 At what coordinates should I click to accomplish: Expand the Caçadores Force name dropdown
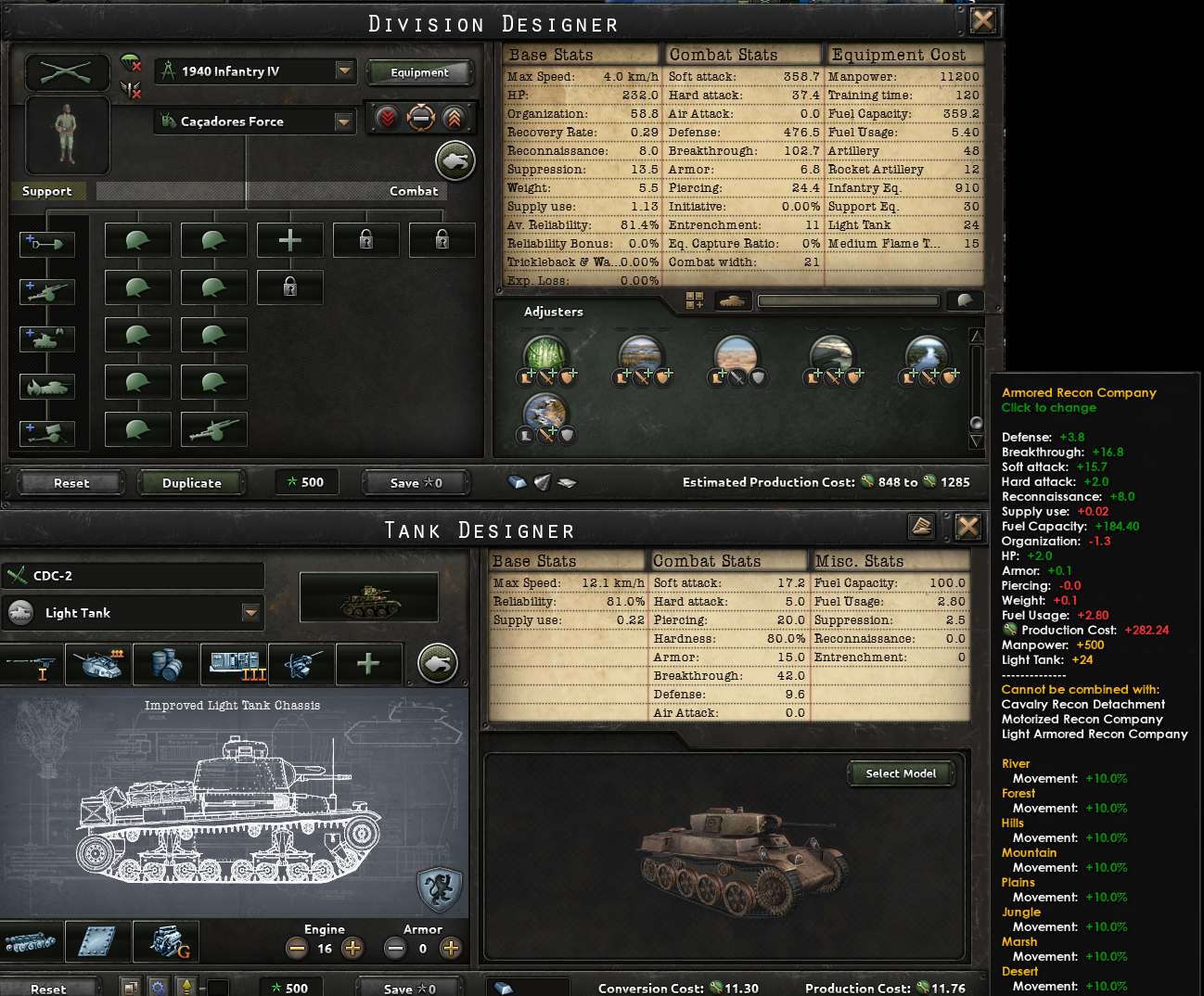[x=254, y=121]
